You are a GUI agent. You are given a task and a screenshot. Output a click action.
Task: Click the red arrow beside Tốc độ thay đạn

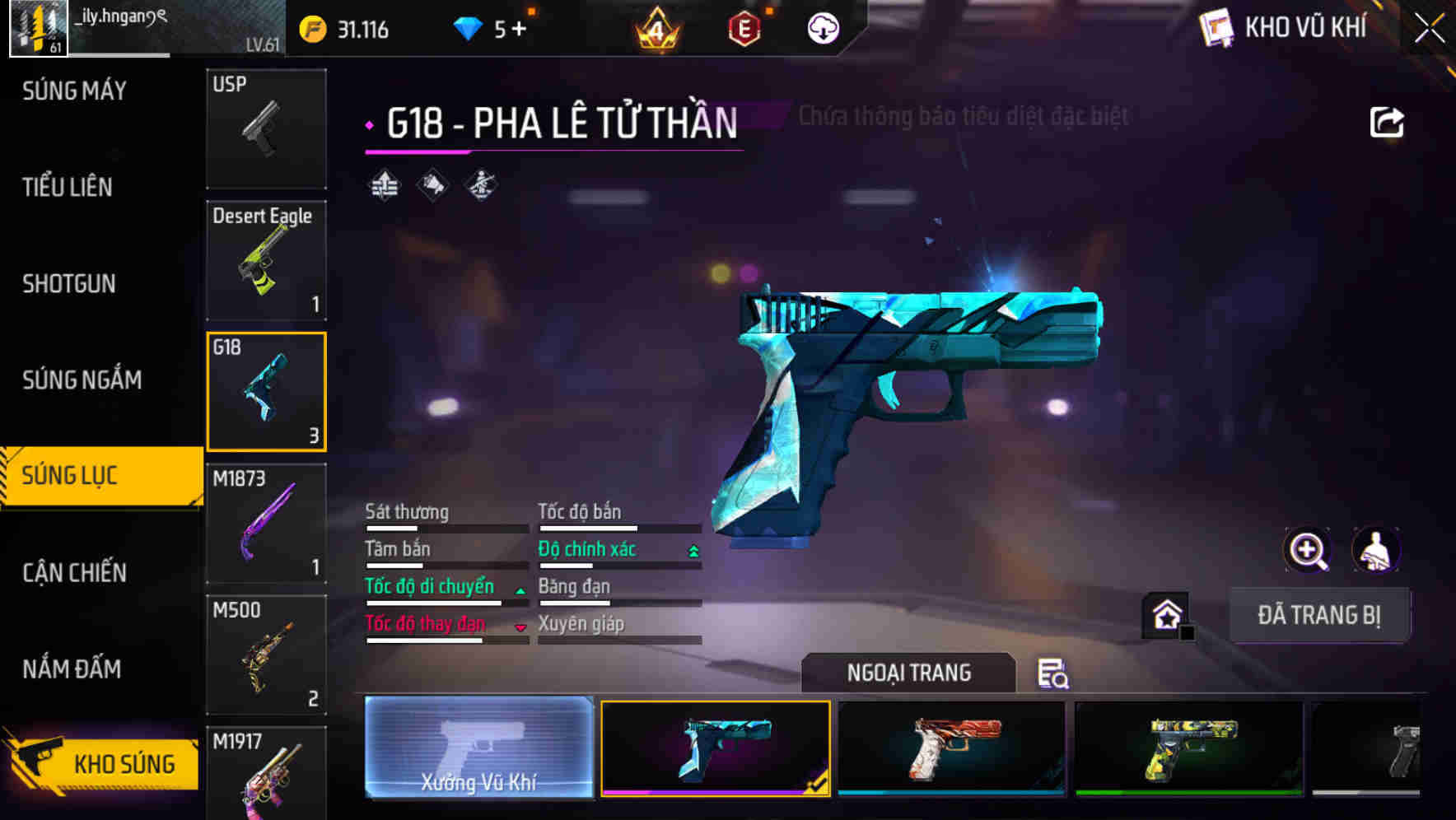tap(520, 627)
